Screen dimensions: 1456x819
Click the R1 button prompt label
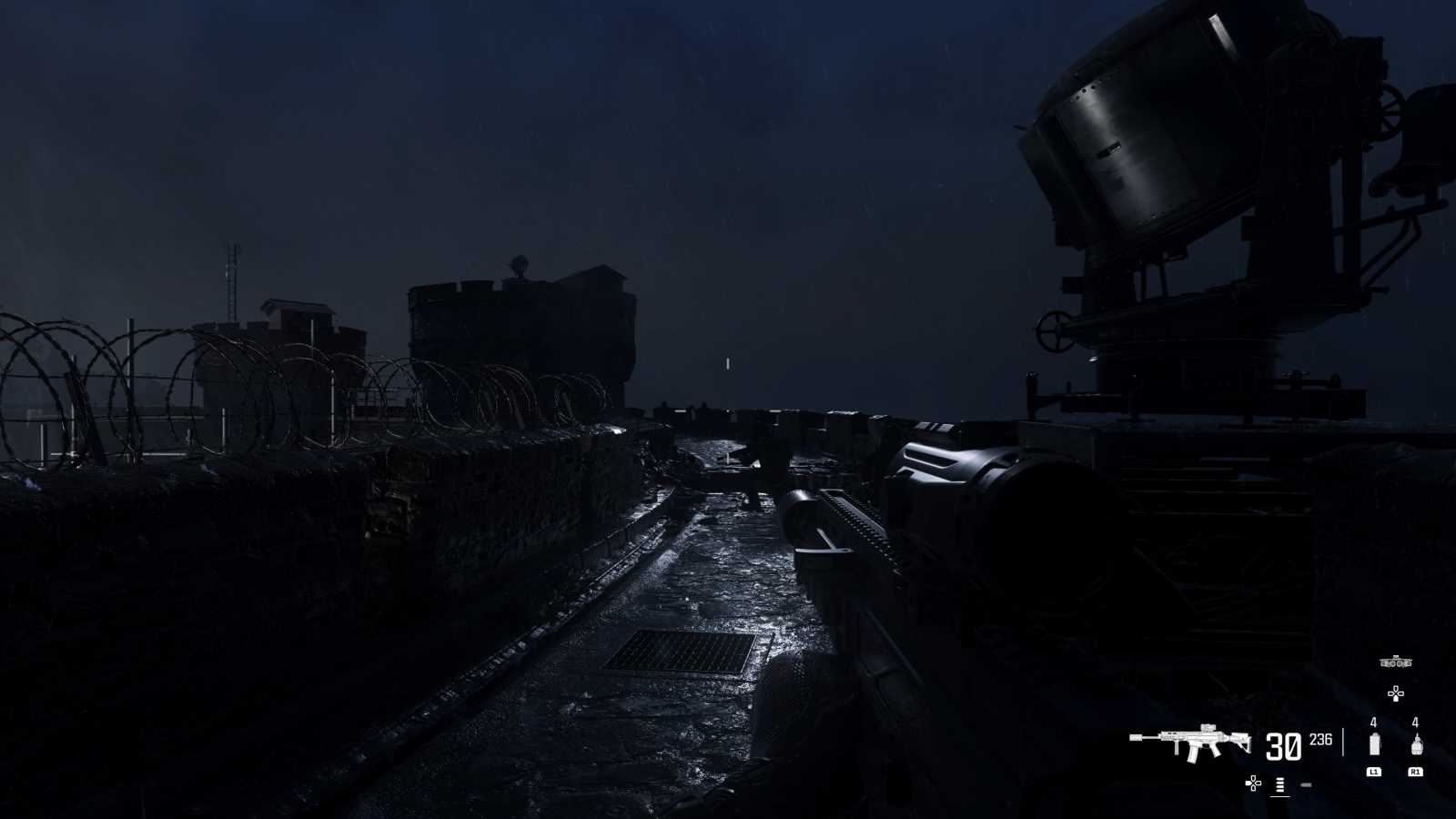pyautogui.click(x=1417, y=772)
